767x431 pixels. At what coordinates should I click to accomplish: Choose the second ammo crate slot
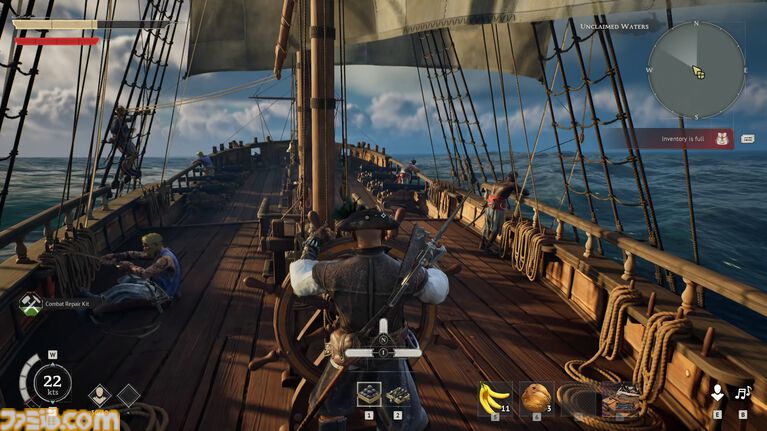point(397,394)
